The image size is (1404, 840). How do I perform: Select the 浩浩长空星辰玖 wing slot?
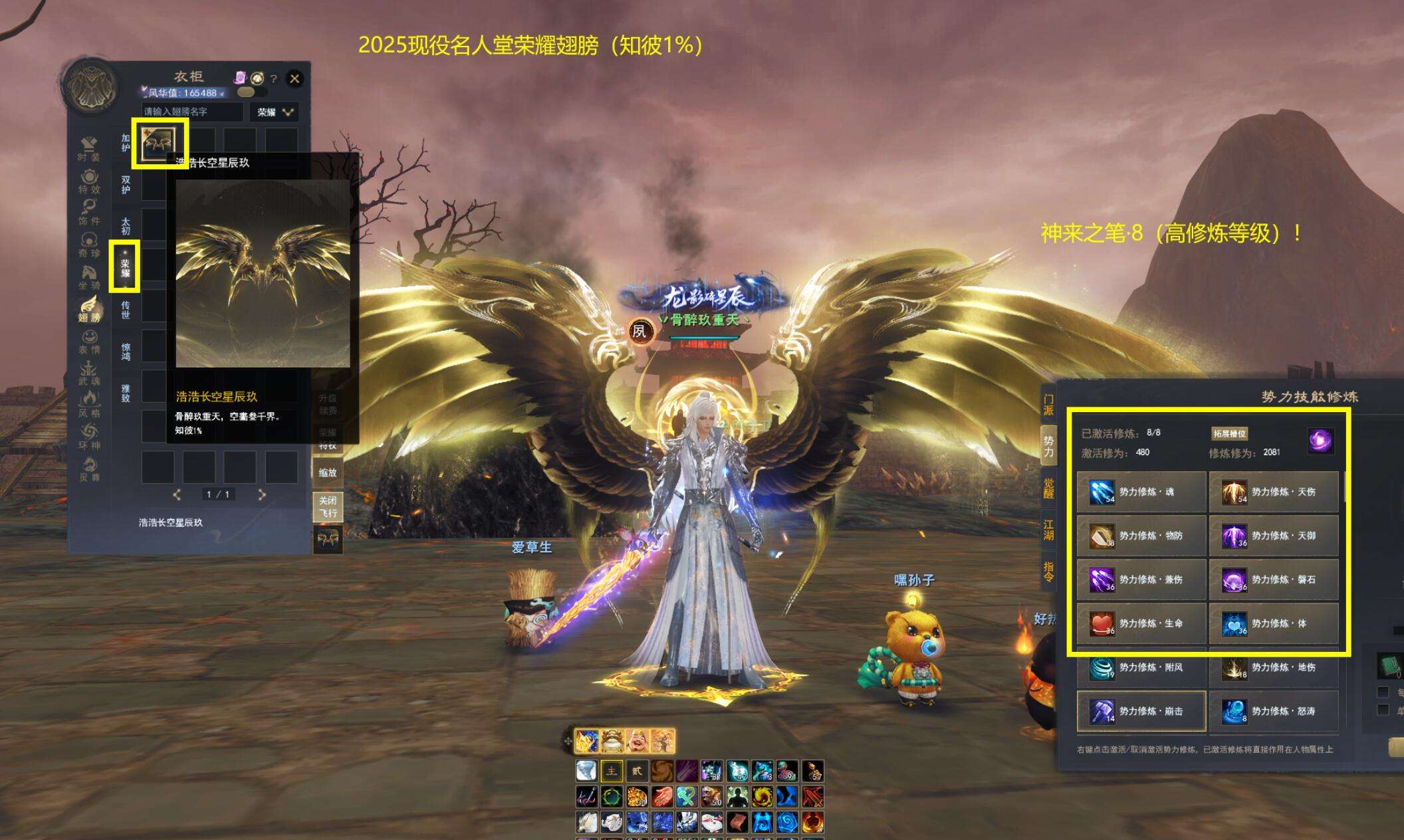(x=159, y=142)
